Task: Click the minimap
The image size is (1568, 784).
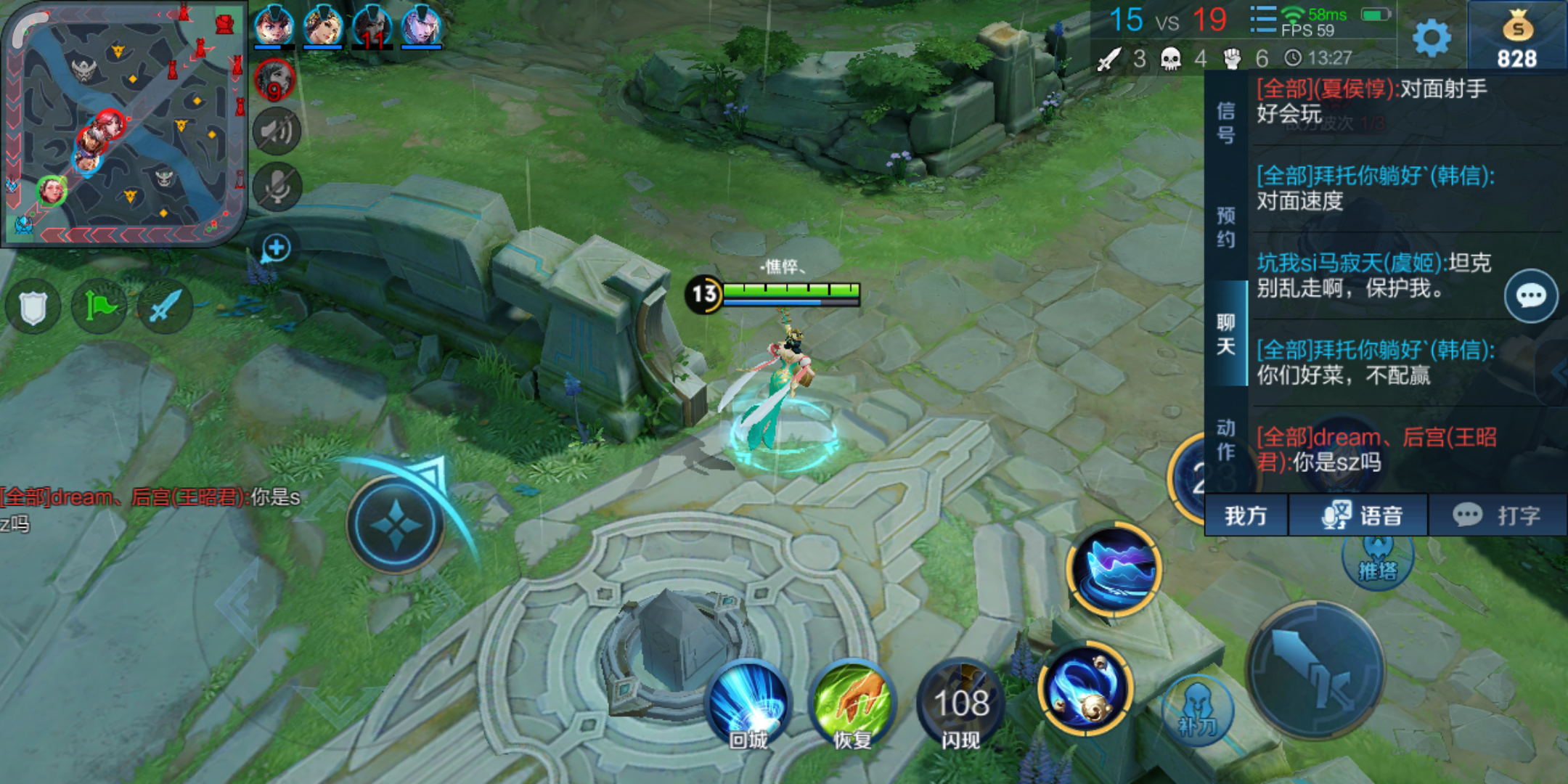Action: (x=123, y=123)
